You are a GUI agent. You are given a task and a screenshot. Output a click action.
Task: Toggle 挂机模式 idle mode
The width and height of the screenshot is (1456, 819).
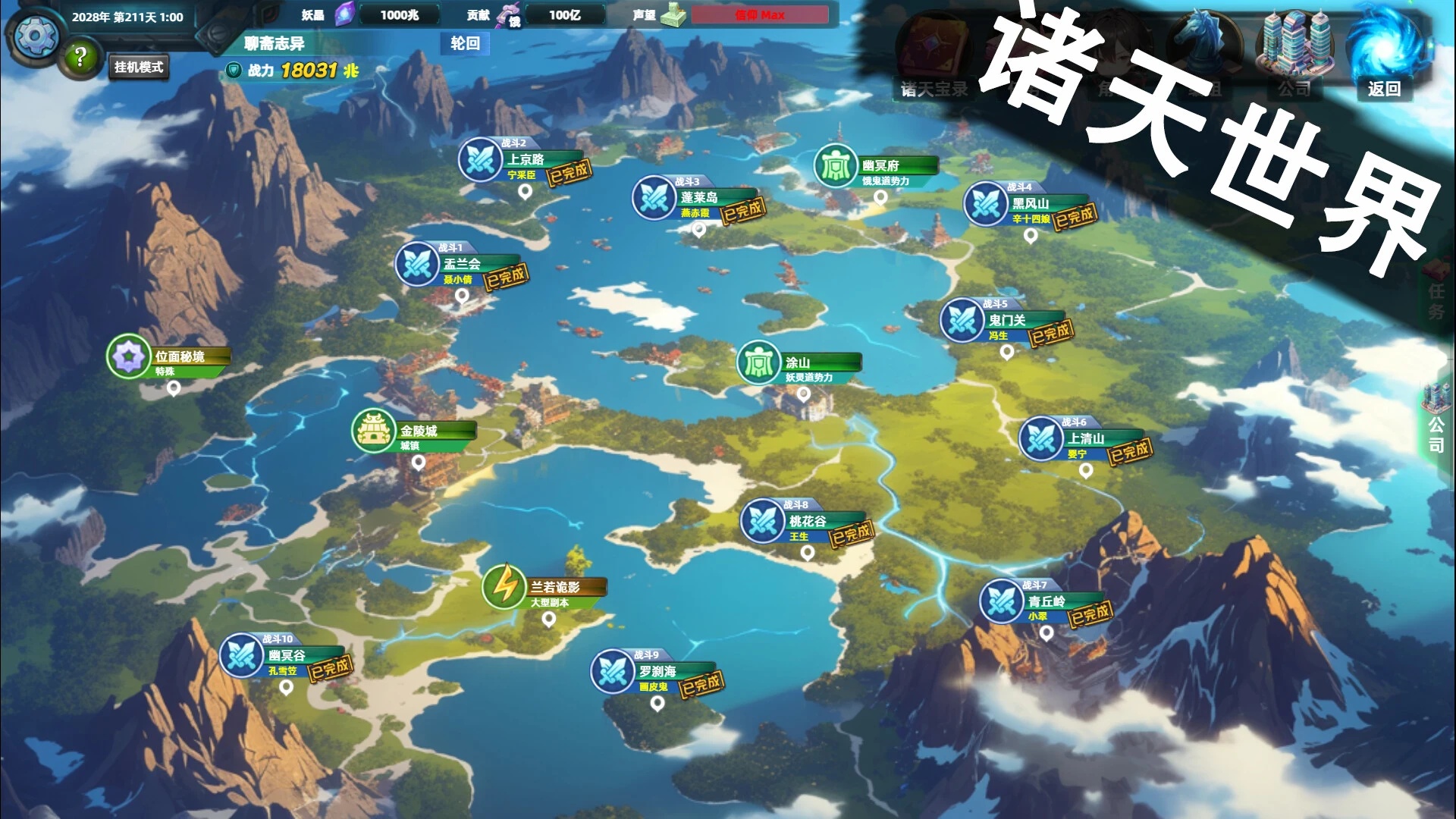[138, 67]
